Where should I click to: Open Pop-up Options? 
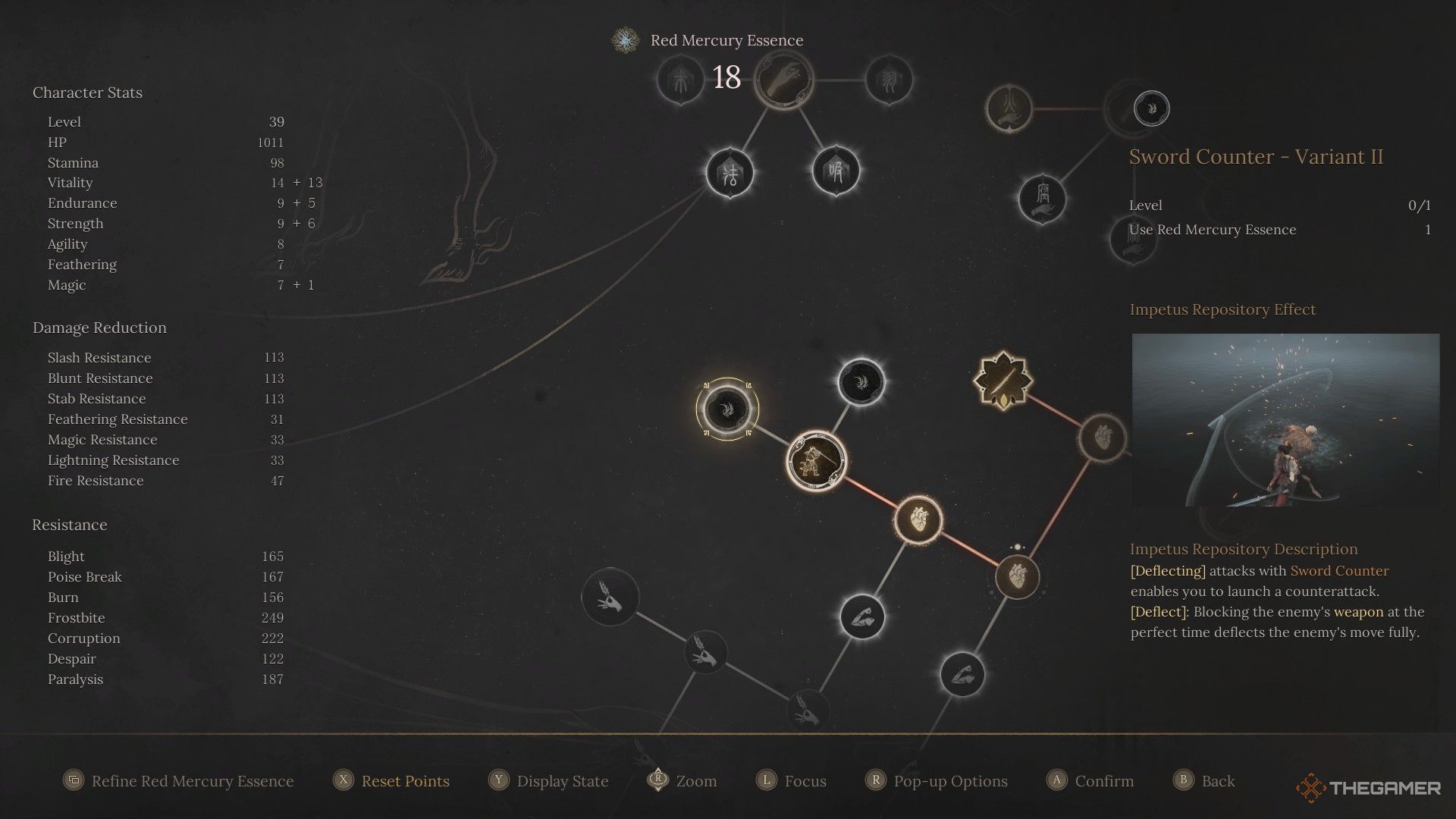click(x=950, y=781)
